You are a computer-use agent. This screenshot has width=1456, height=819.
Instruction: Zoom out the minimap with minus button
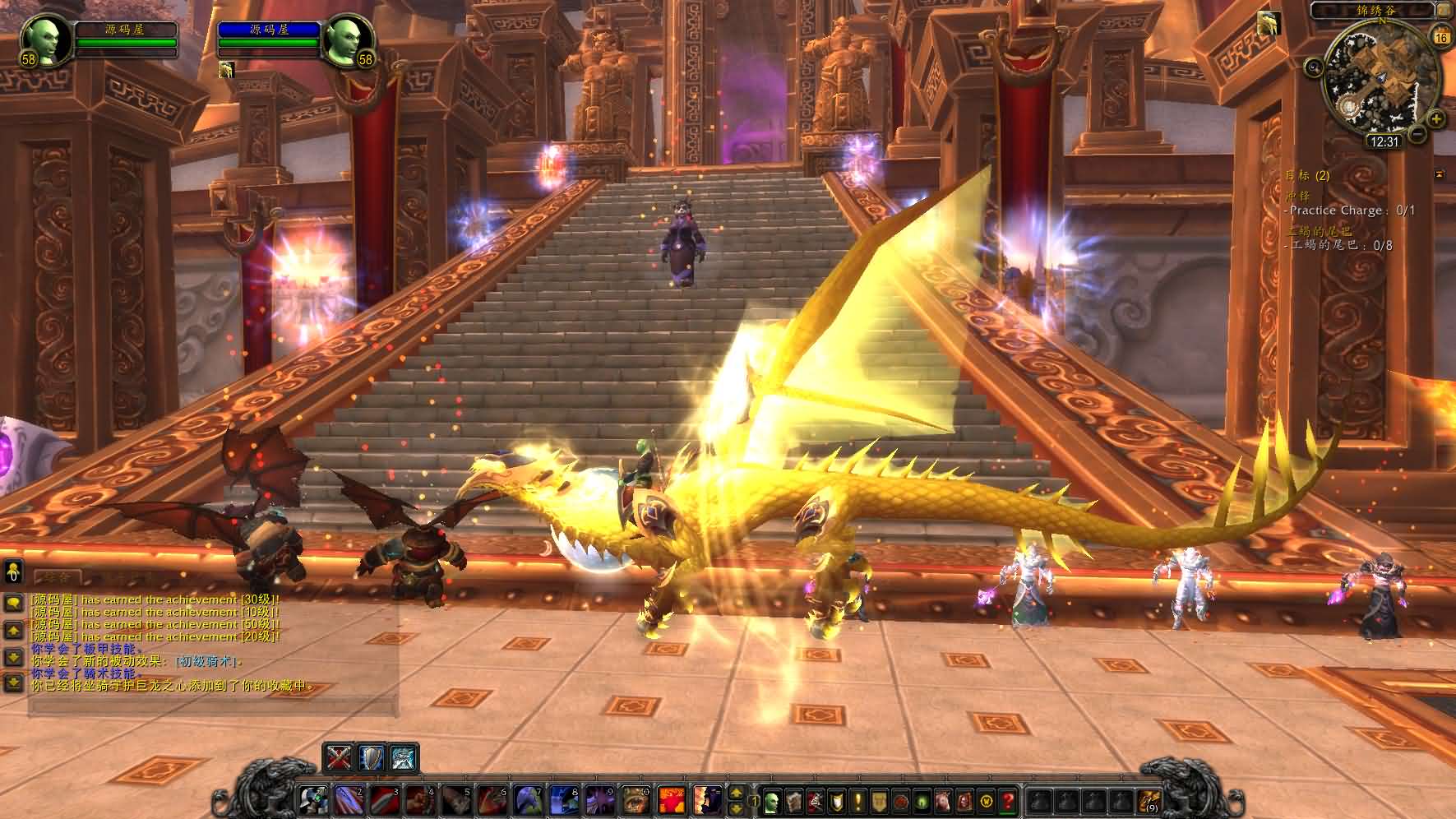click(x=1417, y=133)
